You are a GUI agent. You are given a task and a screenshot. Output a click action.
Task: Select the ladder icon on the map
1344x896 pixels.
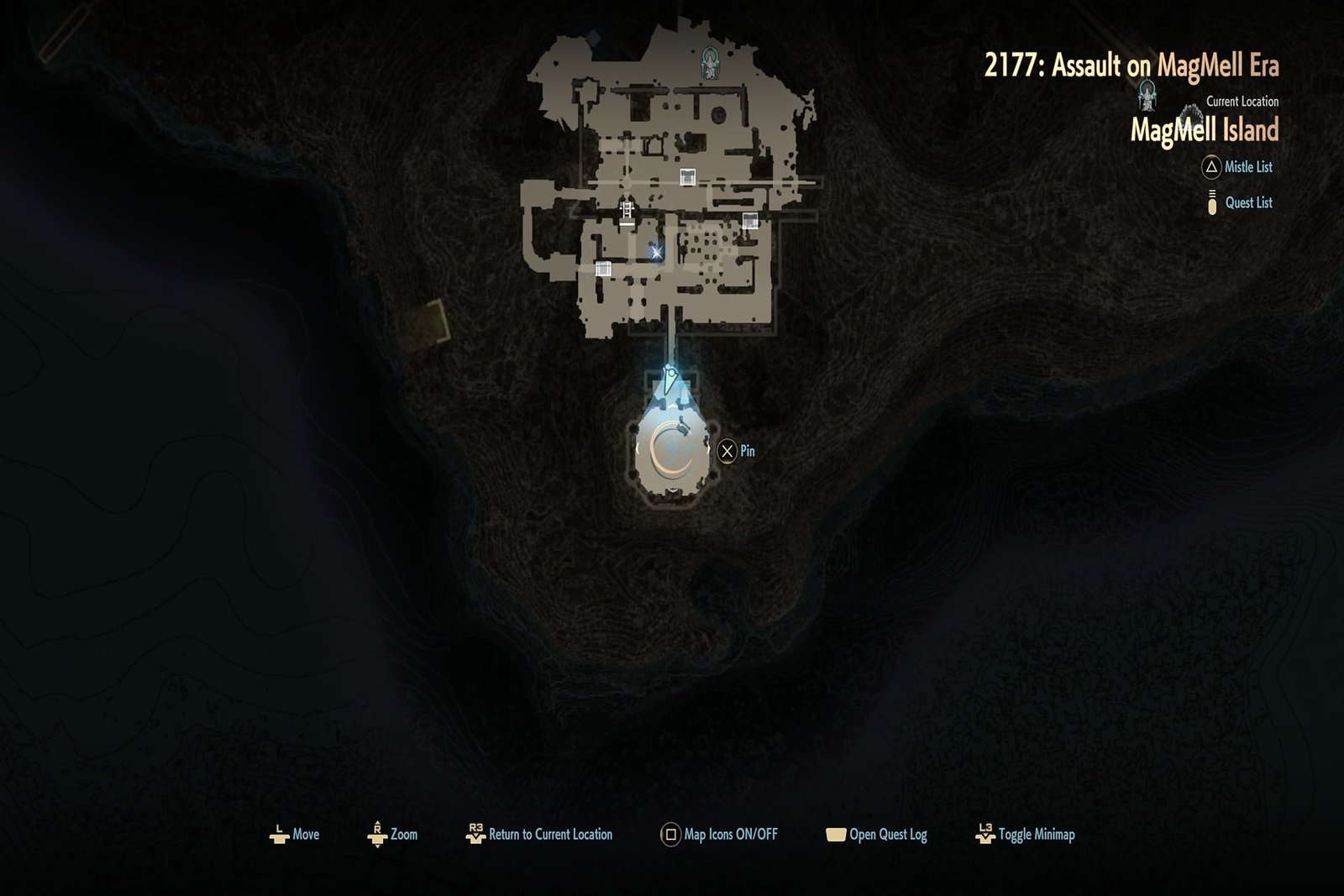pyautogui.click(x=627, y=211)
